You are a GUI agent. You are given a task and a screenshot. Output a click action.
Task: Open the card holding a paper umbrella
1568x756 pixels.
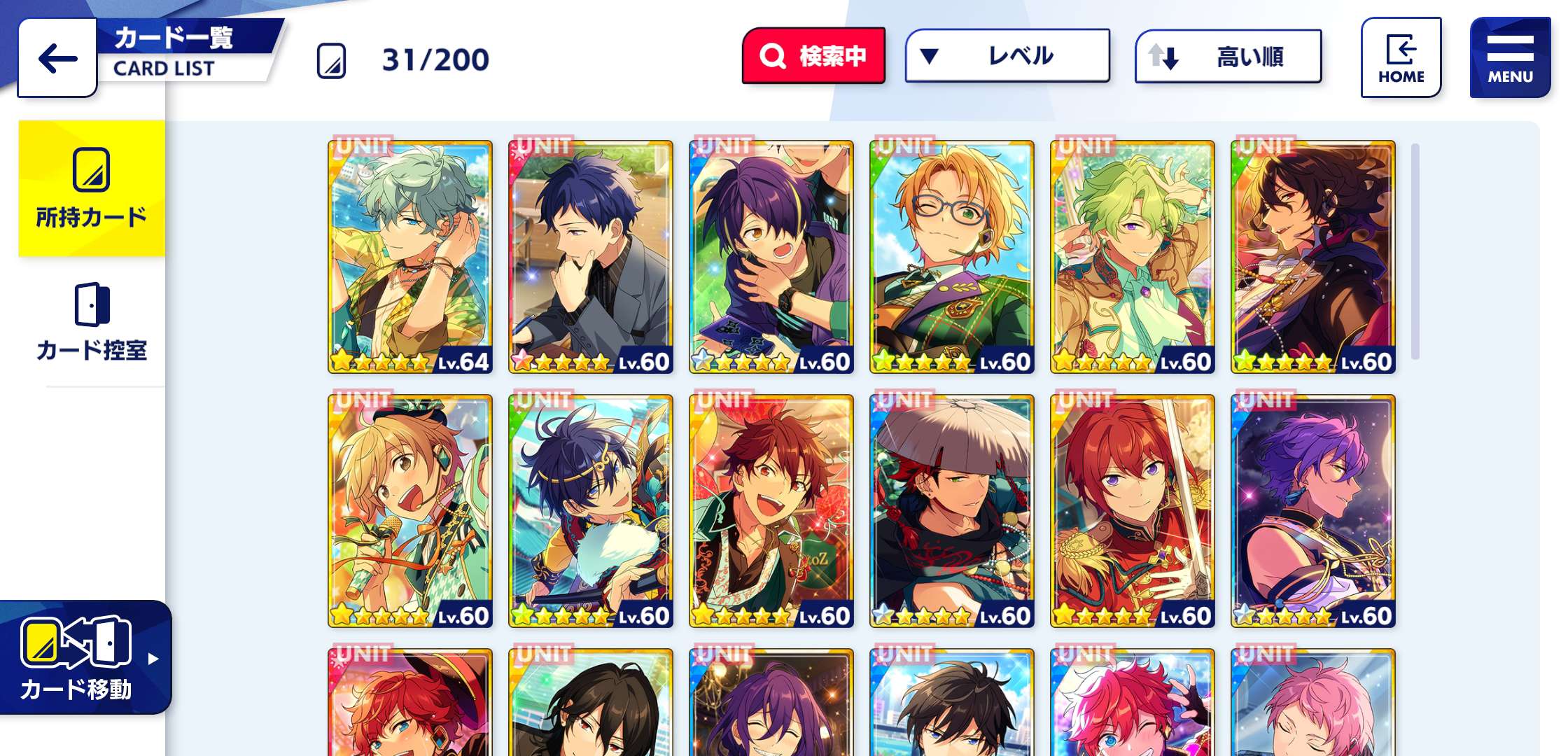click(x=952, y=511)
